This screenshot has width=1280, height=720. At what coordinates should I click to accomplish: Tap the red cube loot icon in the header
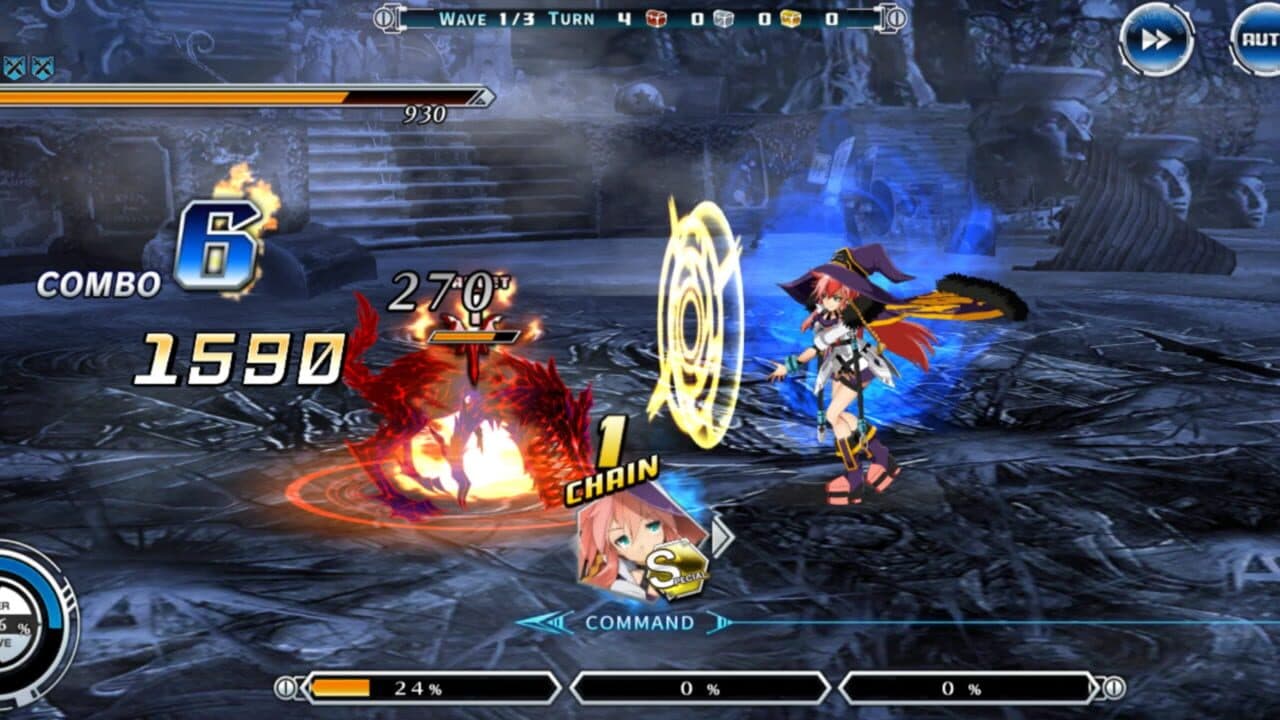pyautogui.click(x=655, y=18)
